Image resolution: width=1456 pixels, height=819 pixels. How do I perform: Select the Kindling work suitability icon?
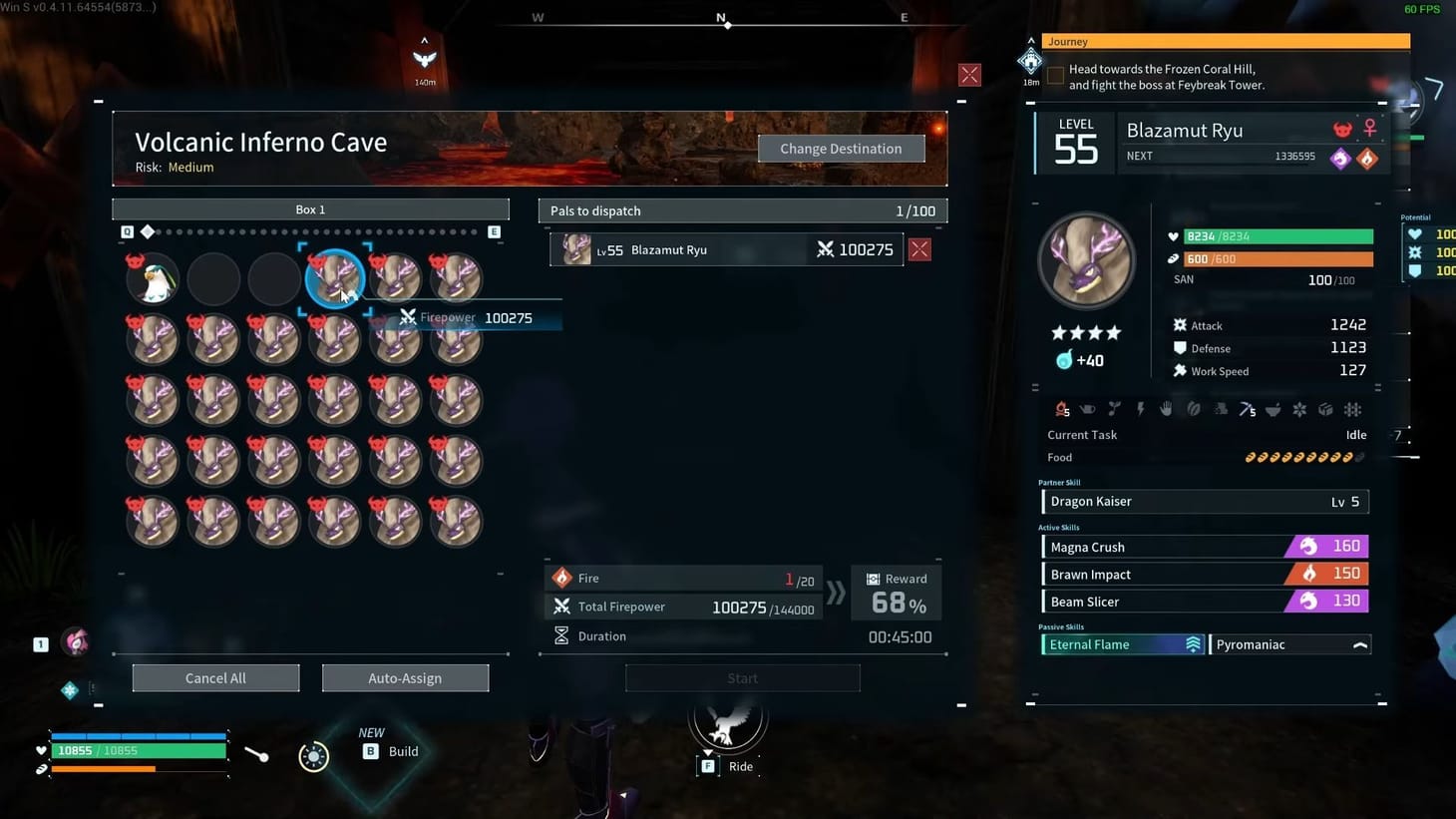(1061, 409)
